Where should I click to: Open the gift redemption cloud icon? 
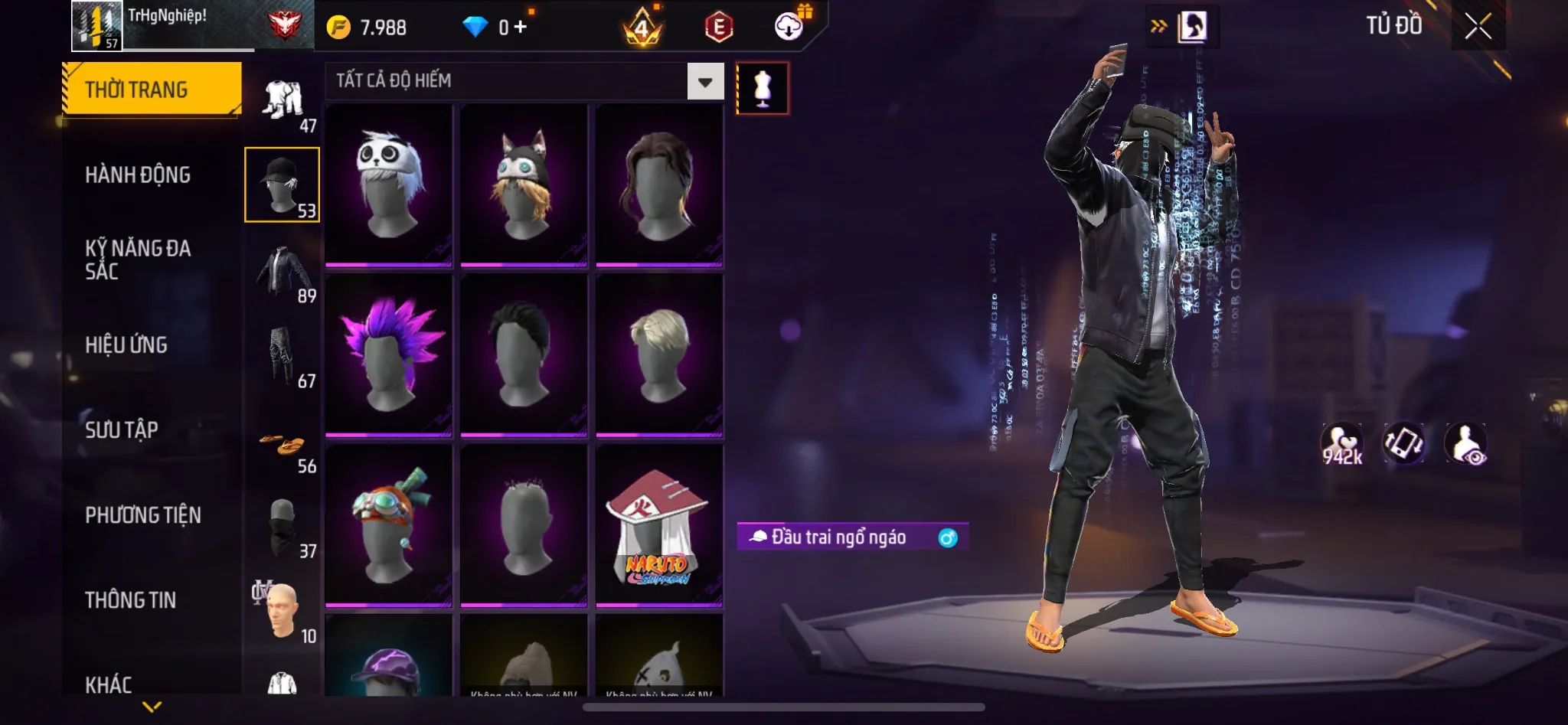[789, 25]
